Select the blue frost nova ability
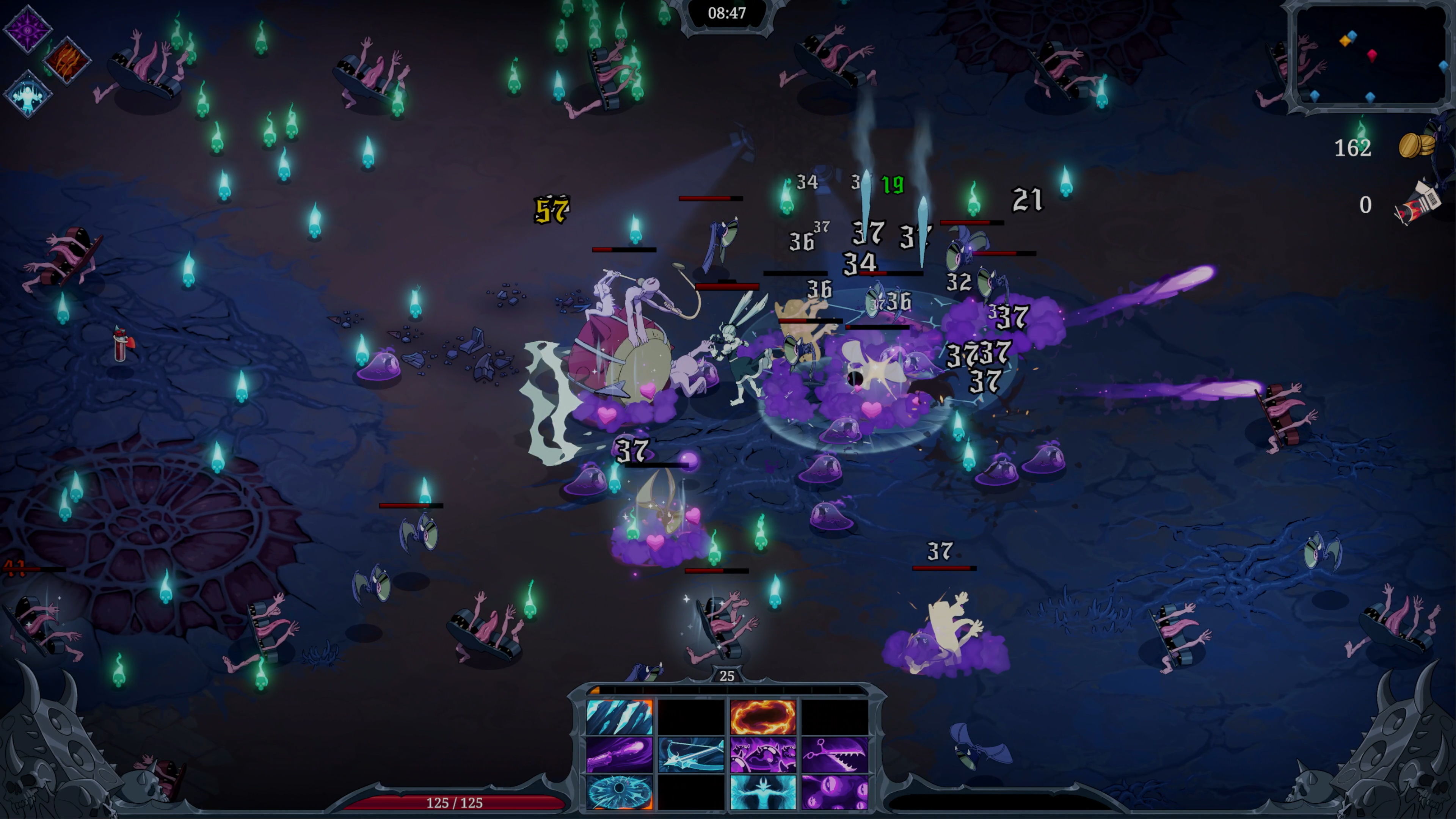The height and width of the screenshot is (819, 1456). click(x=619, y=792)
